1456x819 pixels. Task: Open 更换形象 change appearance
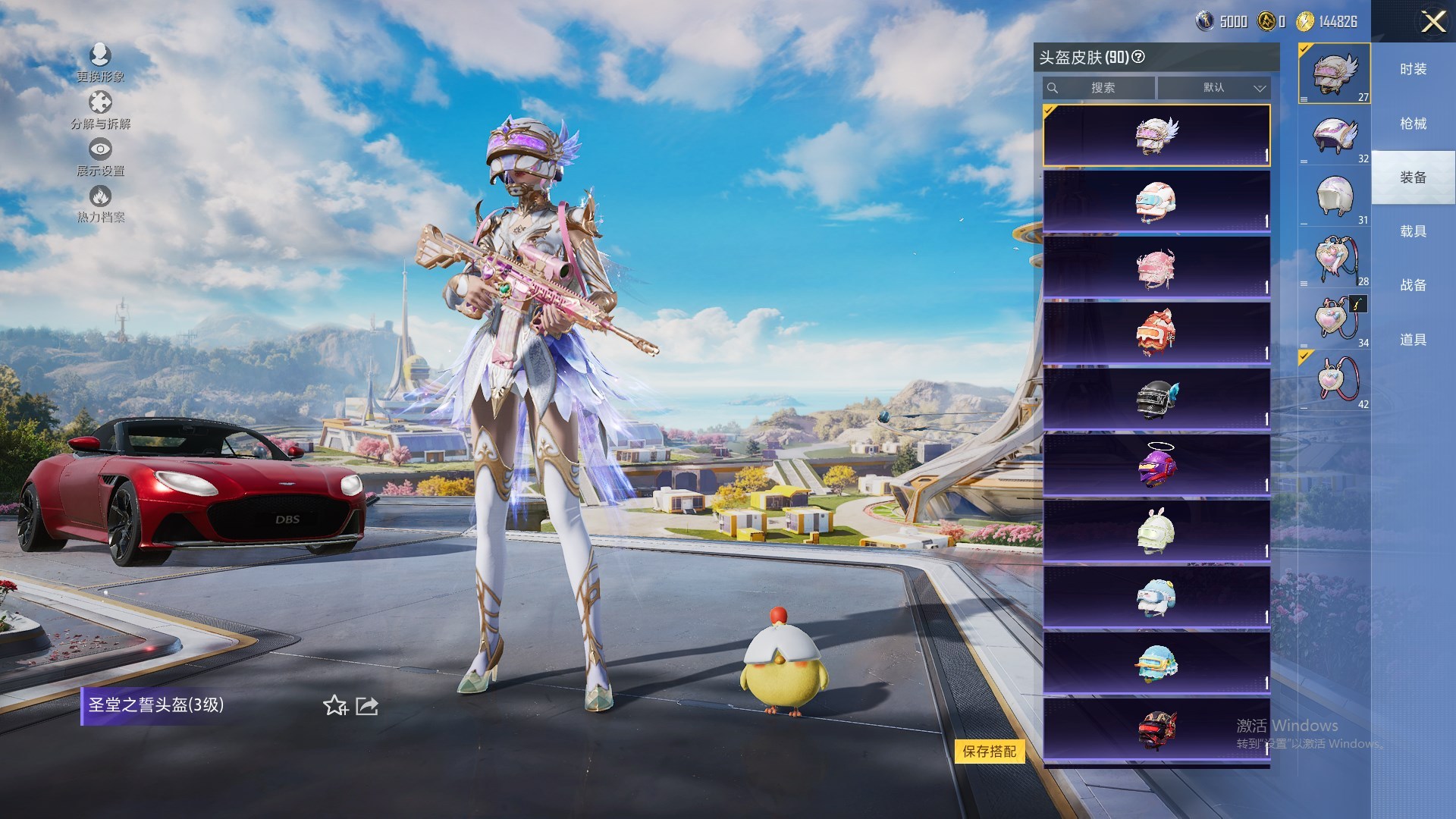[100, 62]
